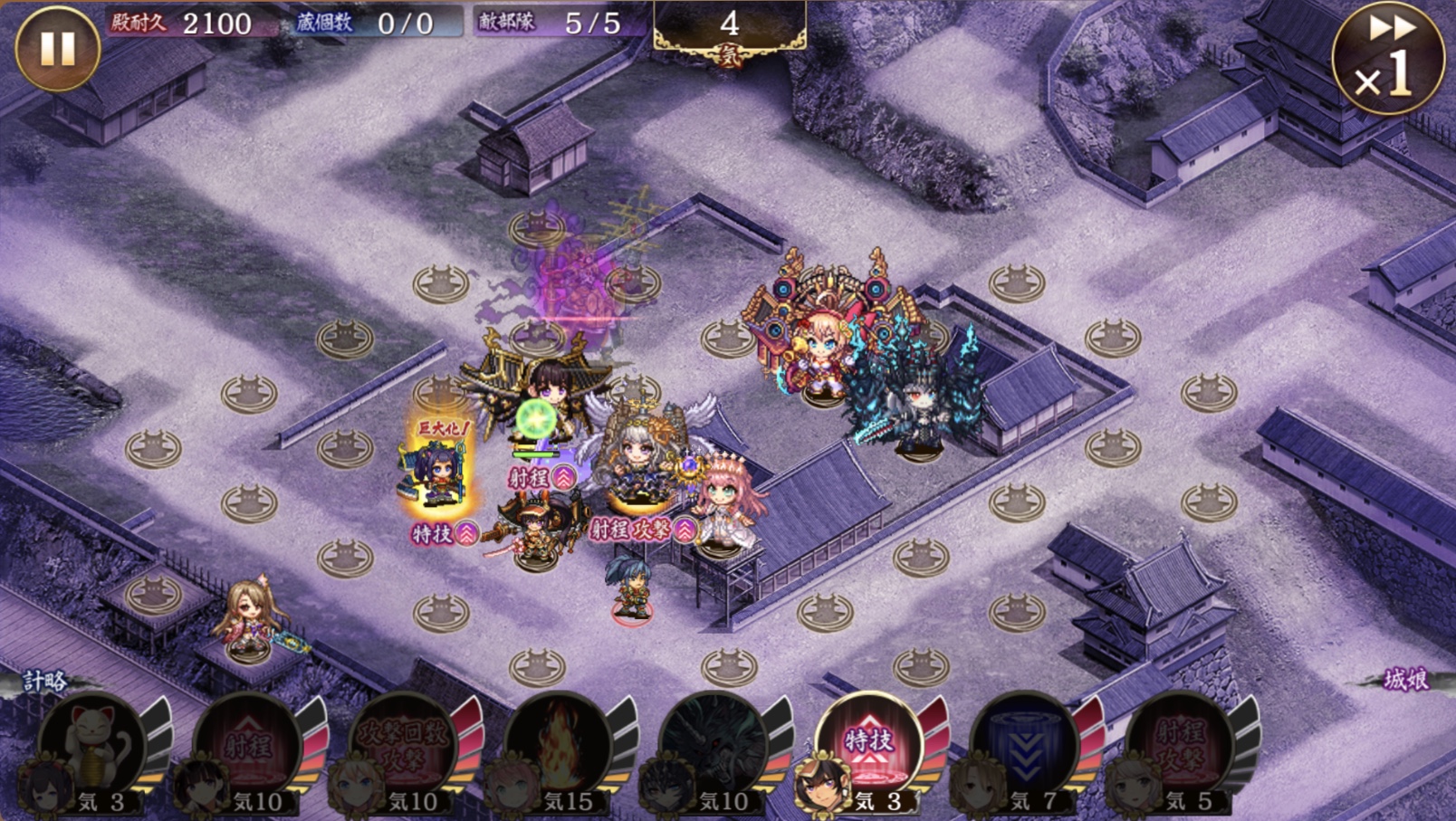Switch to the 城娘 panel
Viewport: 1456px width, 821px height.
[x=1406, y=680]
